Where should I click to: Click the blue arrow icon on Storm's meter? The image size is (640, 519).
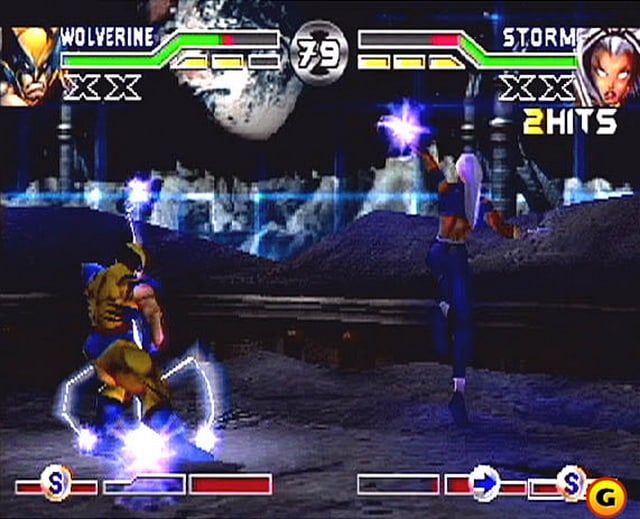tap(485, 484)
